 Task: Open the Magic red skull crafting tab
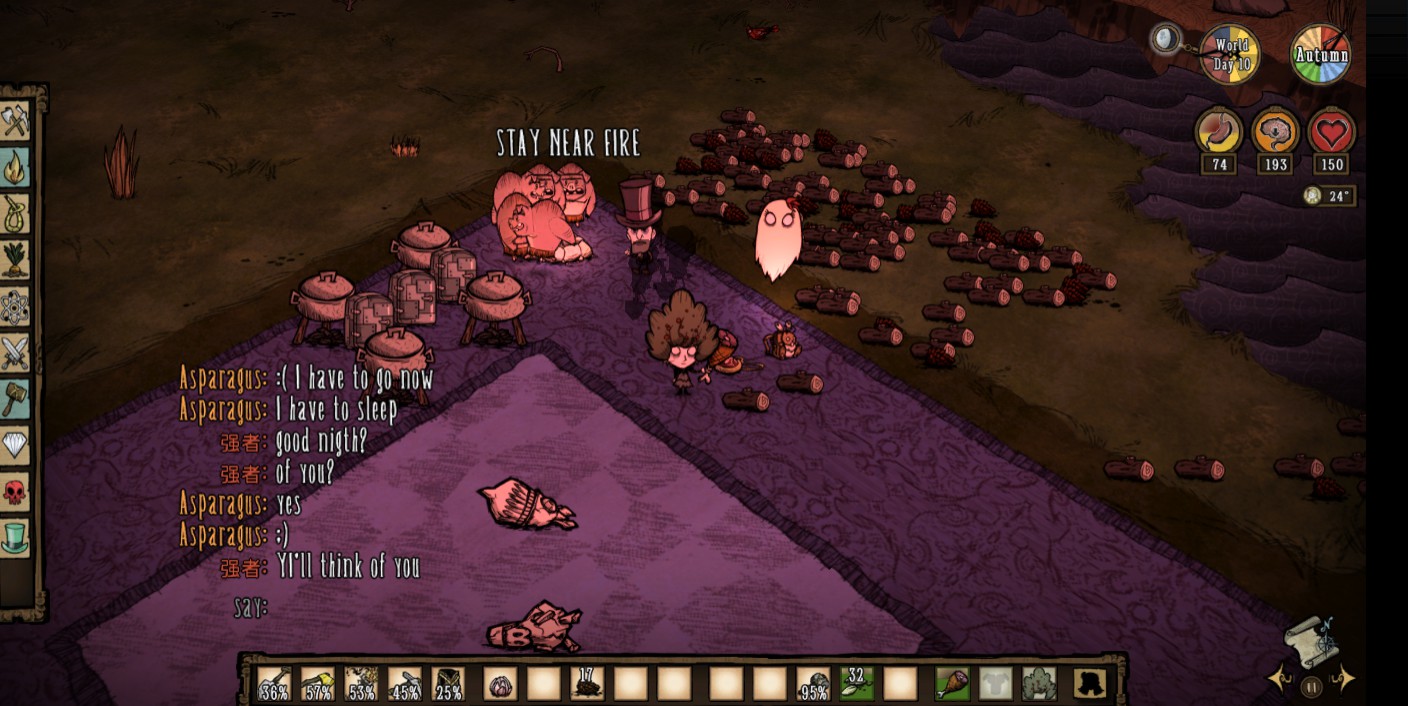(x=15, y=491)
